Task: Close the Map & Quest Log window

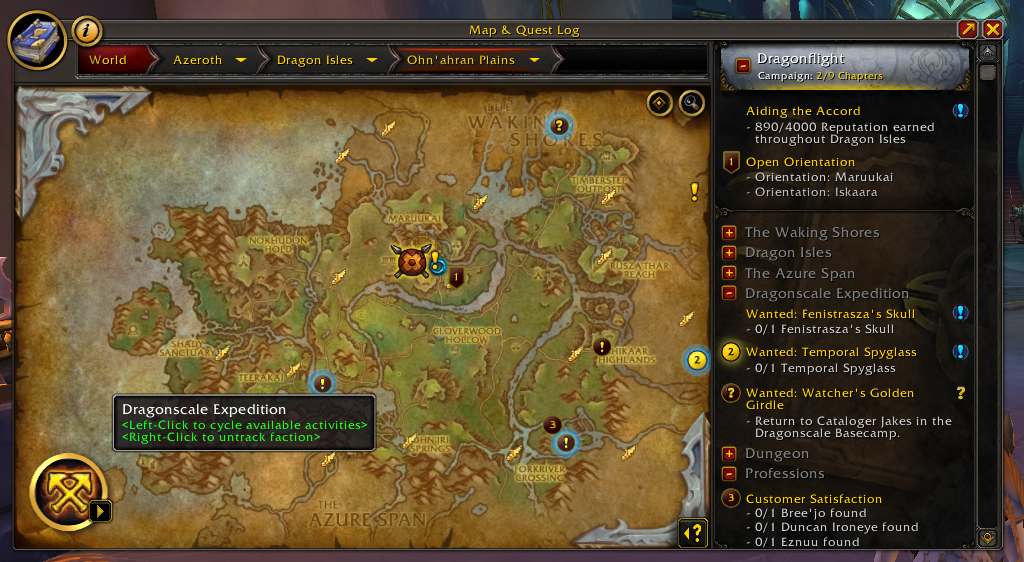Action: [992, 30]
